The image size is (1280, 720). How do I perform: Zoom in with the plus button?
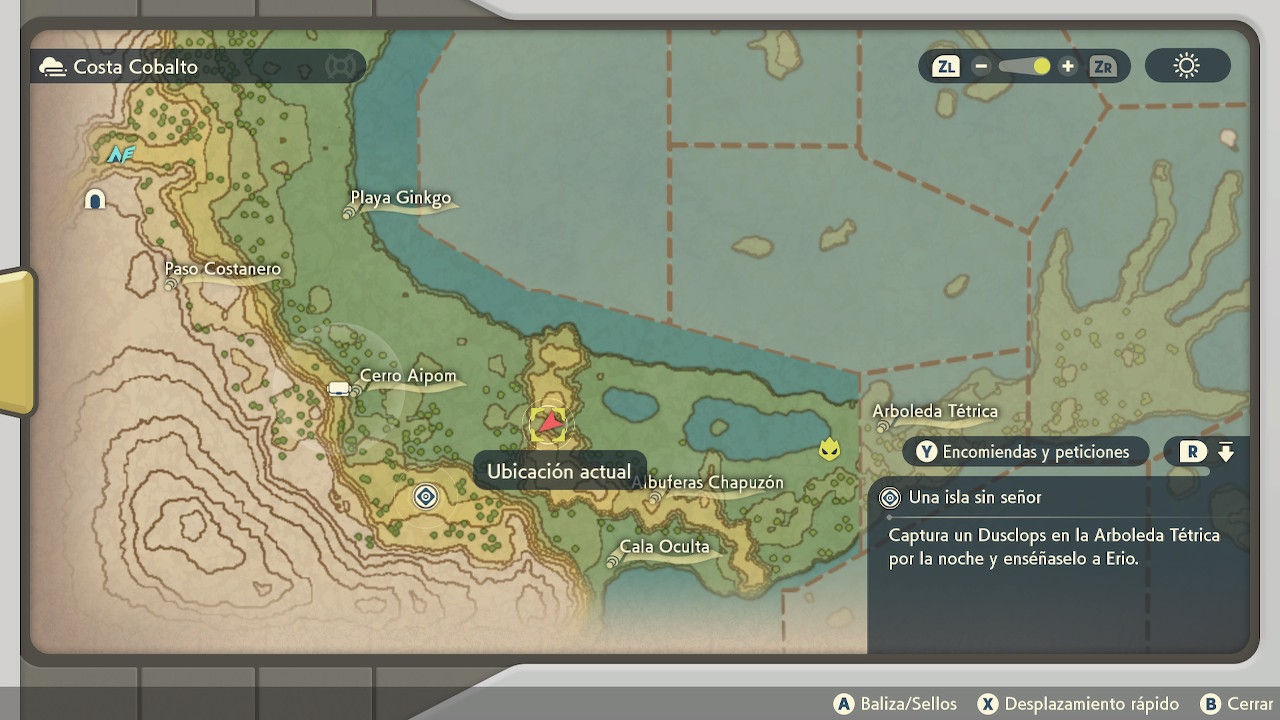point(1068,67)
